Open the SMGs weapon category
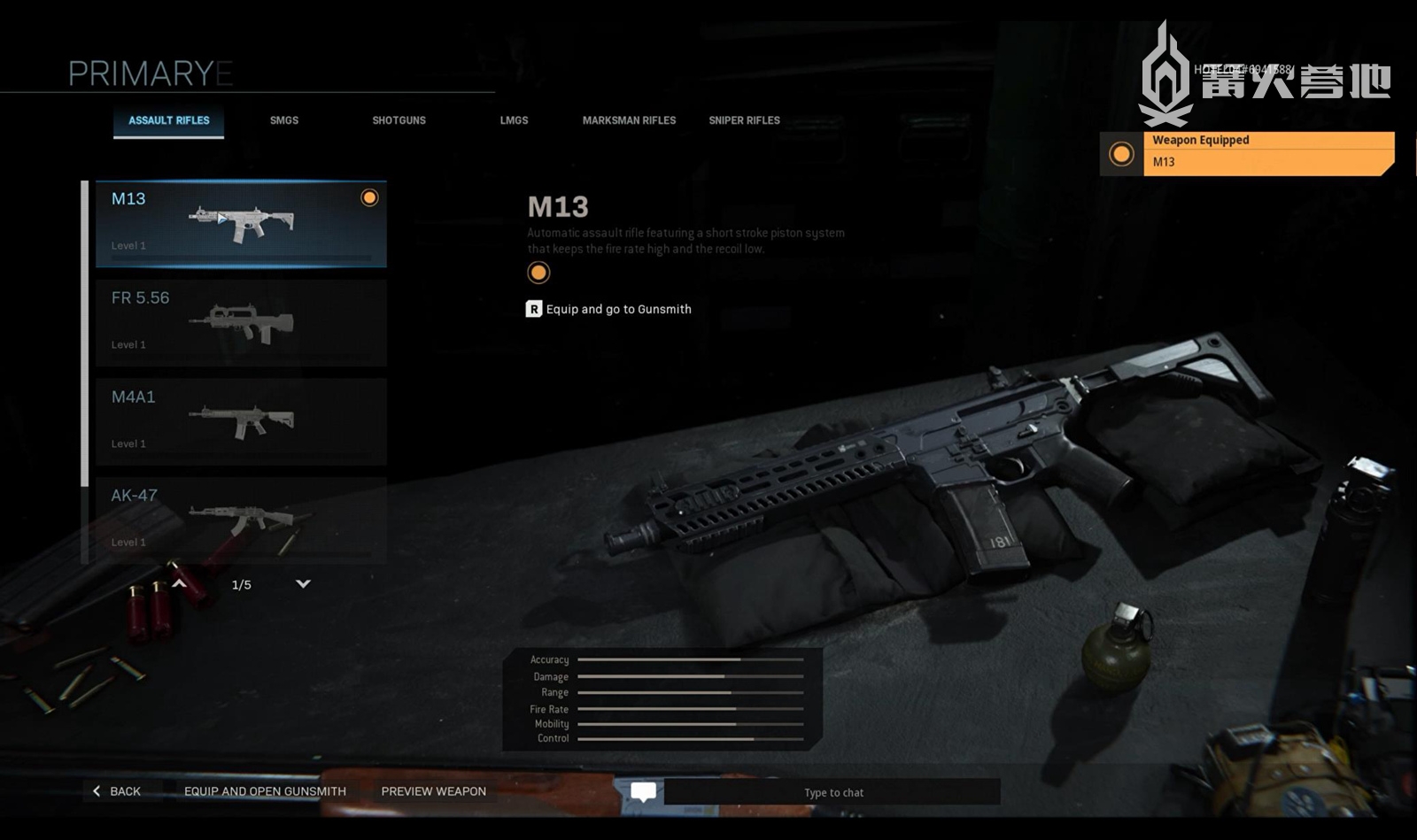This screenshot has width=1417, height=840. tap(284, 120)
